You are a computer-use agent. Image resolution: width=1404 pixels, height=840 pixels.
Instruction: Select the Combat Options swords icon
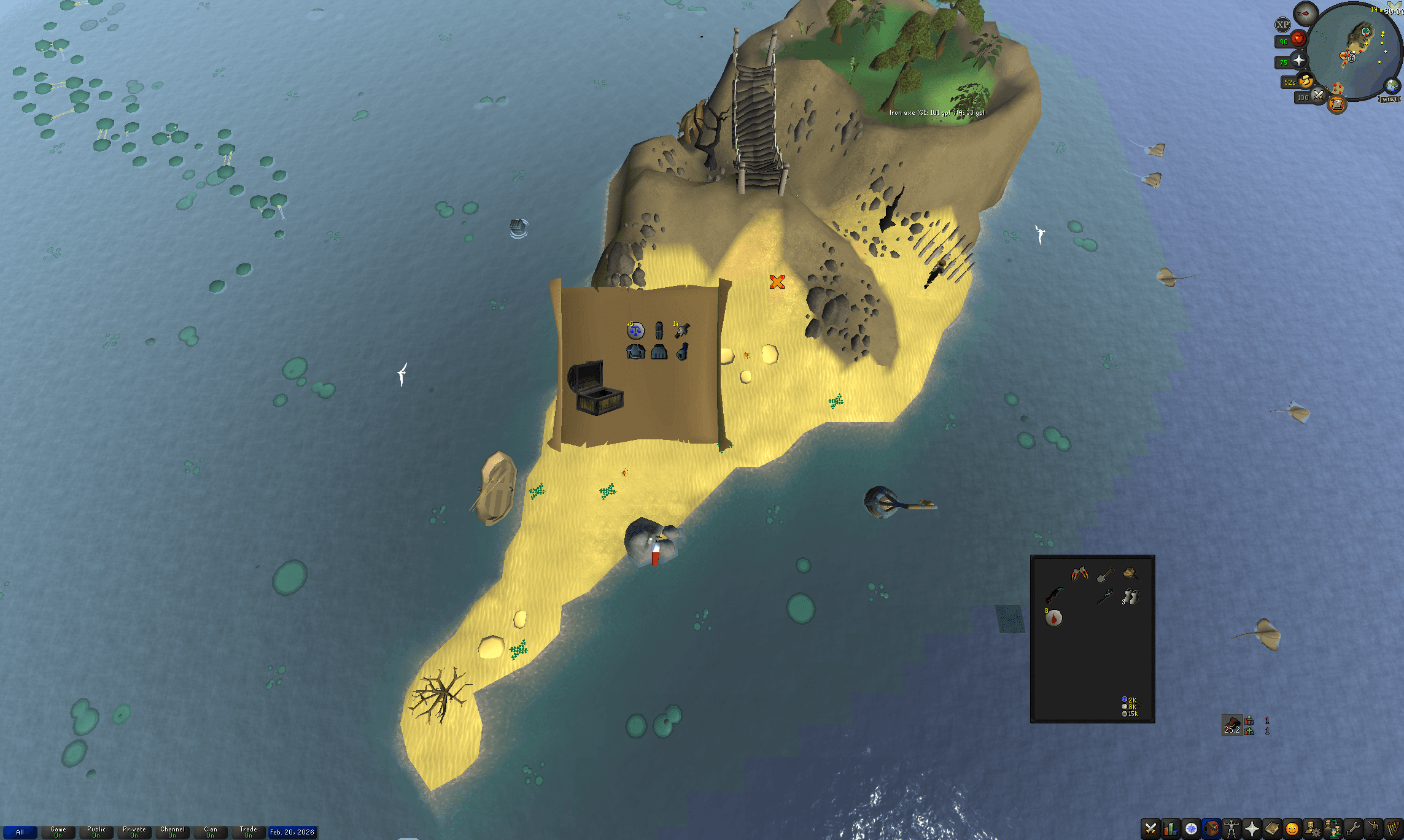point(1150,828)
